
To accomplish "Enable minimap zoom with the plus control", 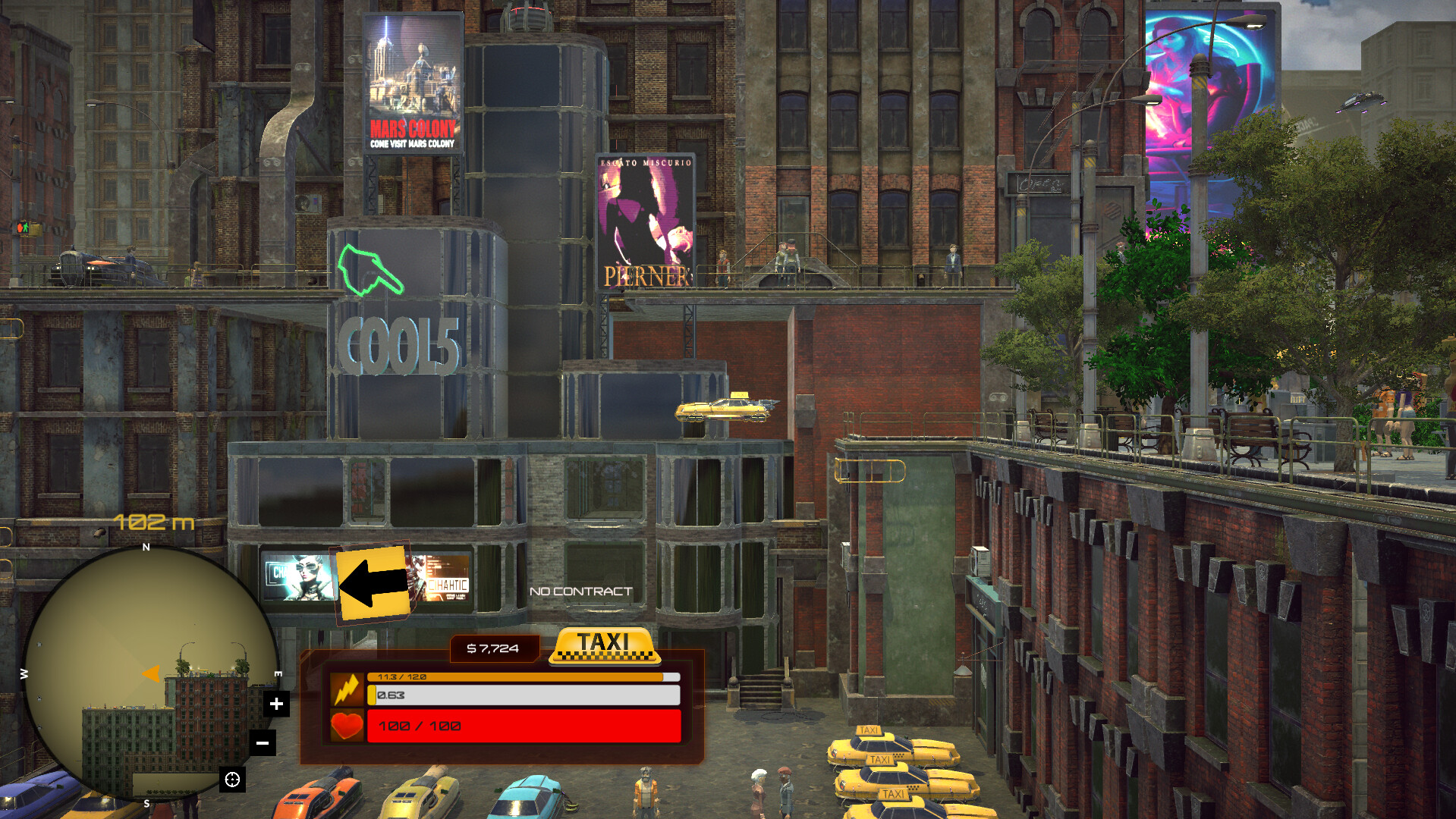I will (276, 703).
